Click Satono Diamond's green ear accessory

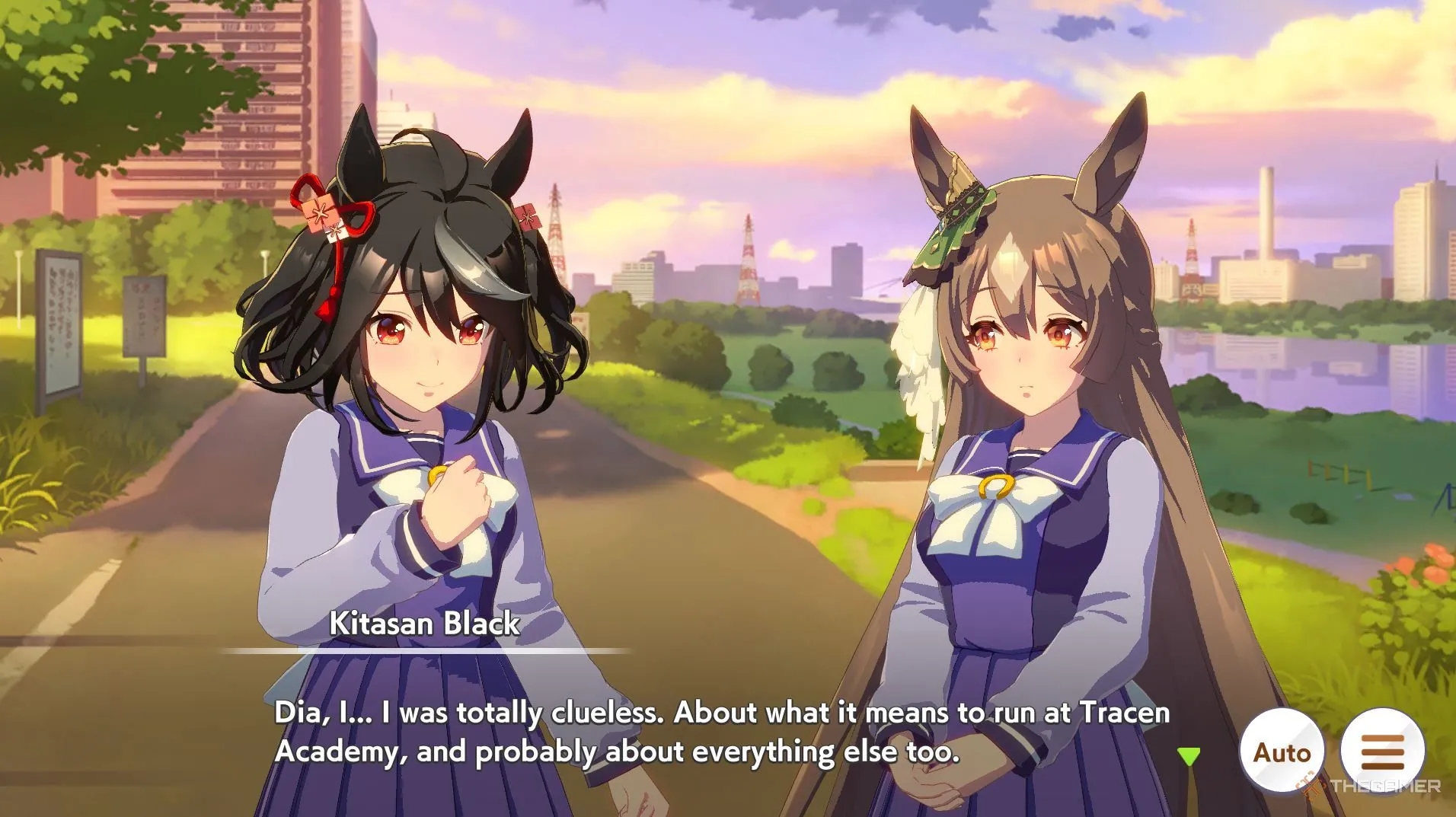pos(953,225)
